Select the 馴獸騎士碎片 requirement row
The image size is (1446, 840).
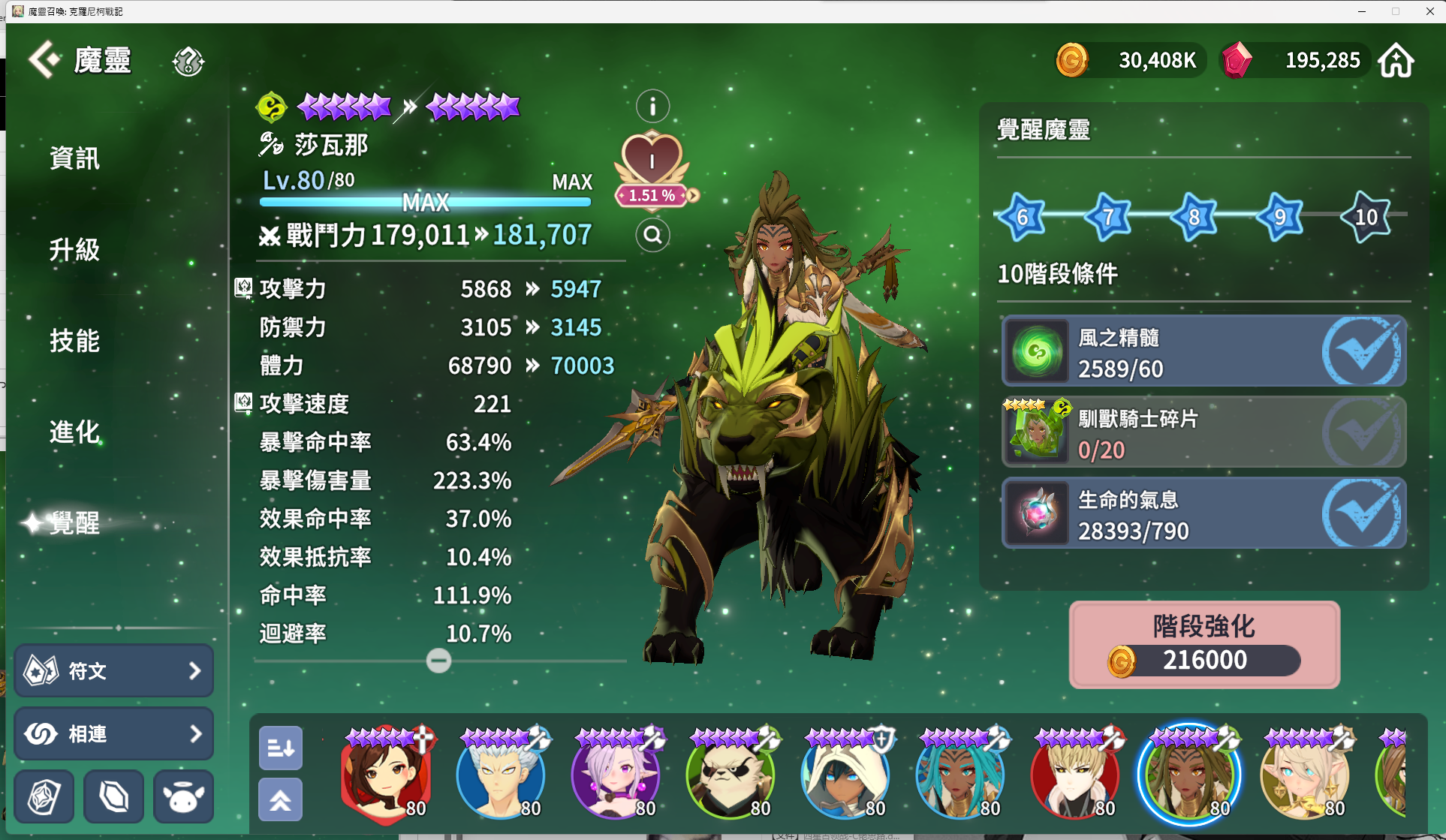tap(1203, 432)
